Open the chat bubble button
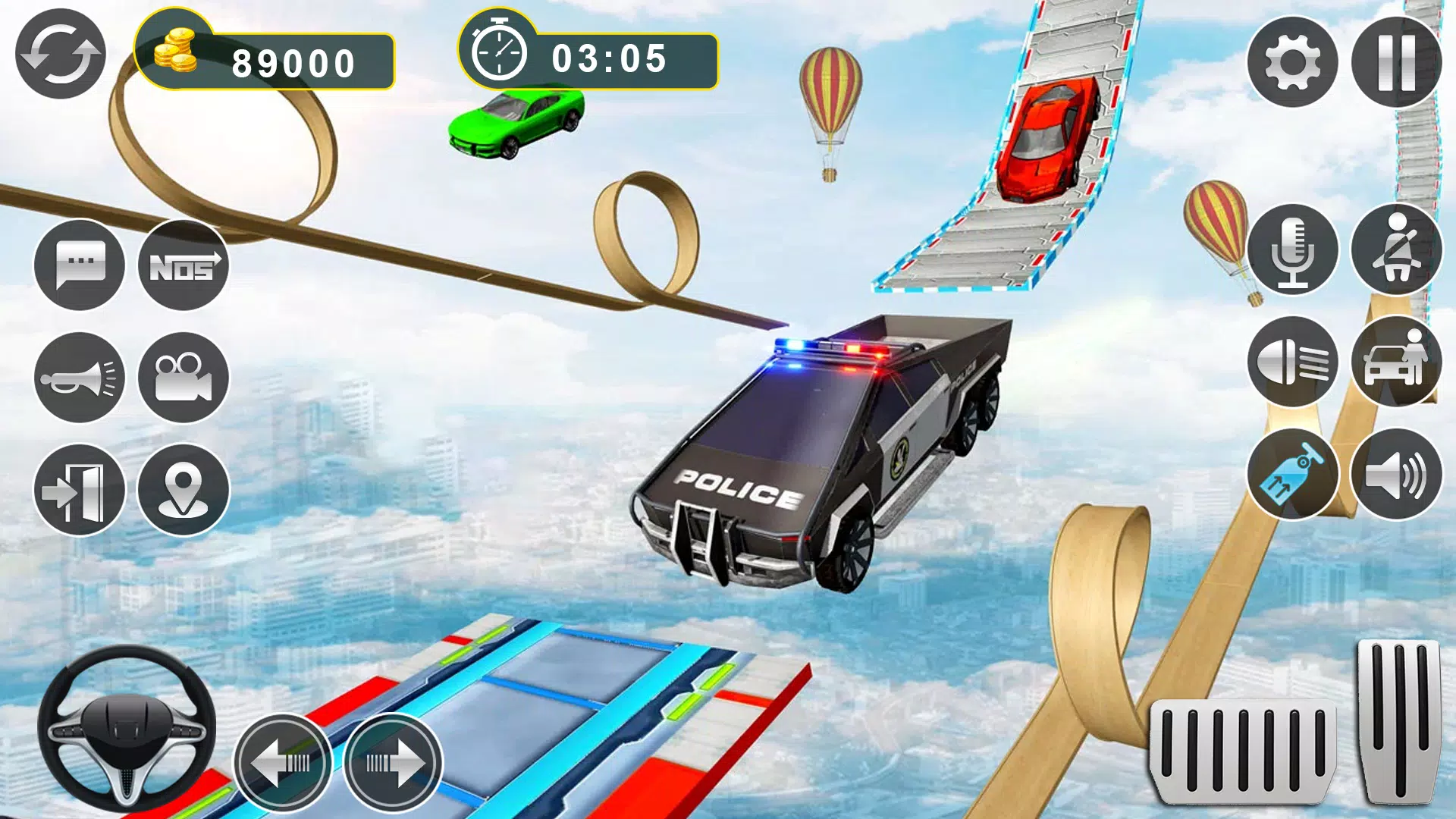Screen dimensions: 1456x819 (x=80, y=265)
